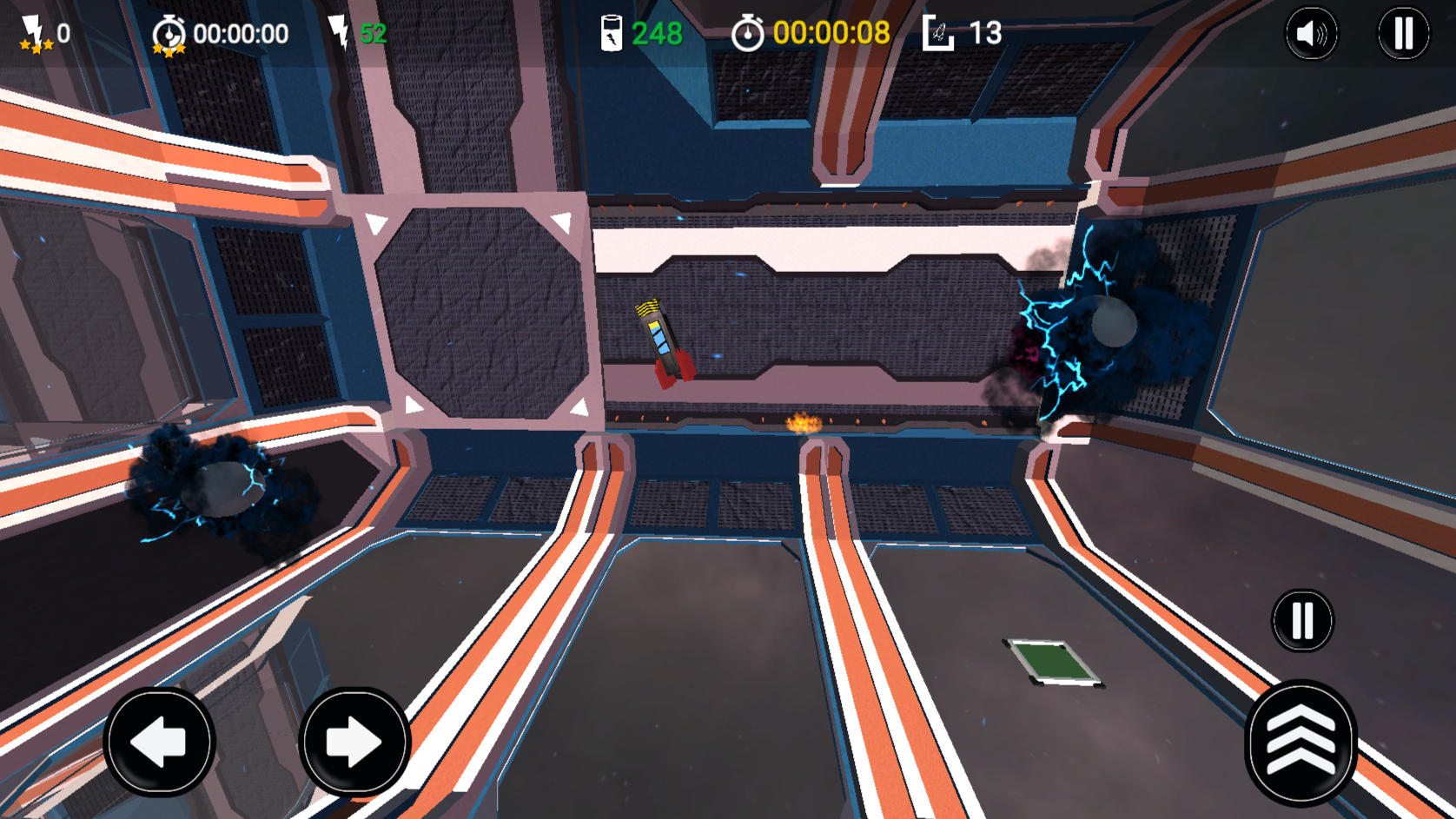This screenshot has height=819, width=1456.
Task: Select the star score value 0
Action: 64,33
